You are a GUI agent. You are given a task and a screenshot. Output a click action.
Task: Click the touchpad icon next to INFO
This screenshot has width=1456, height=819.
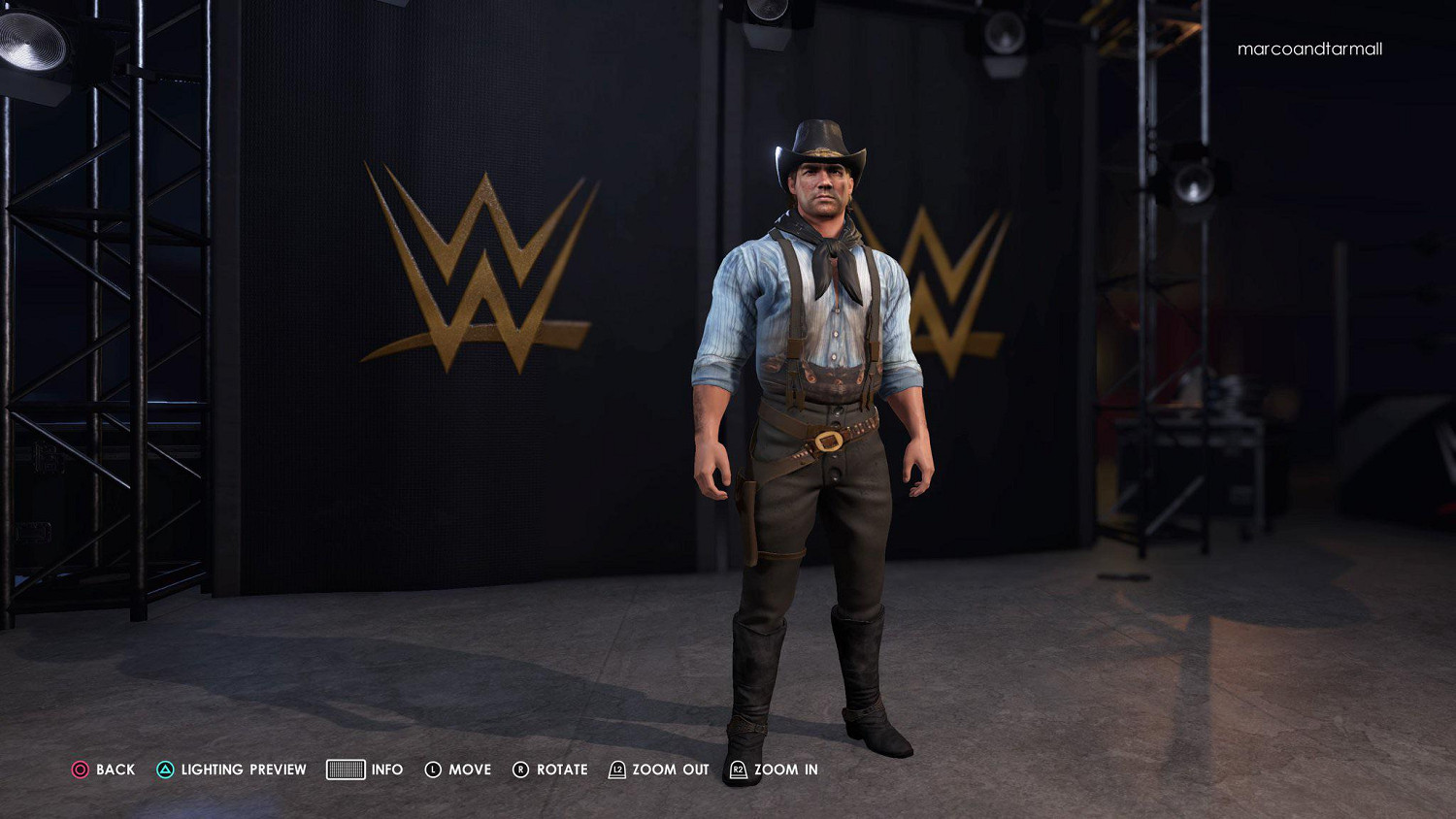(x=346, y=769)
